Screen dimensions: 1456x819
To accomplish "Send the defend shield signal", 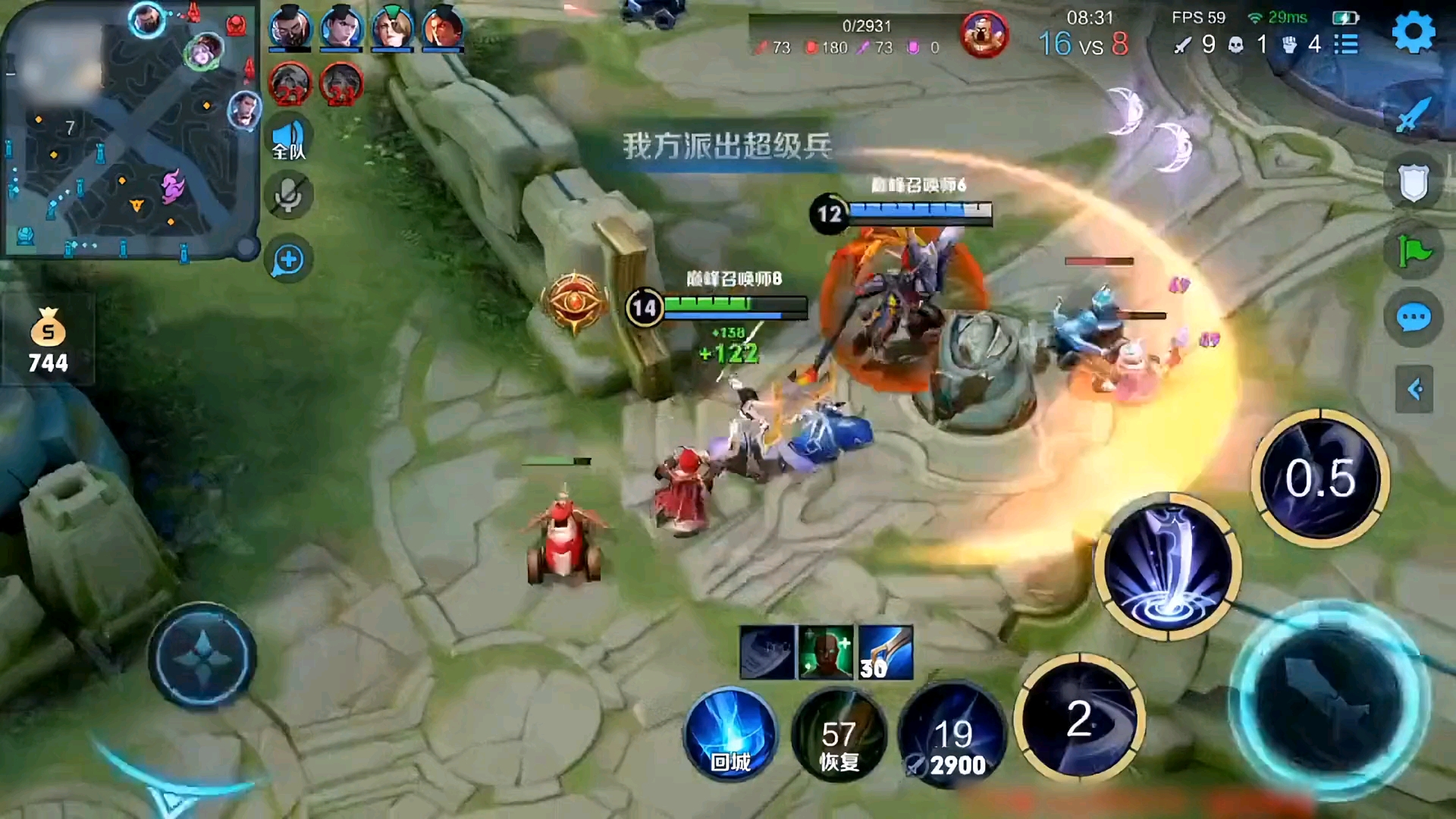I will (1414, 183).
